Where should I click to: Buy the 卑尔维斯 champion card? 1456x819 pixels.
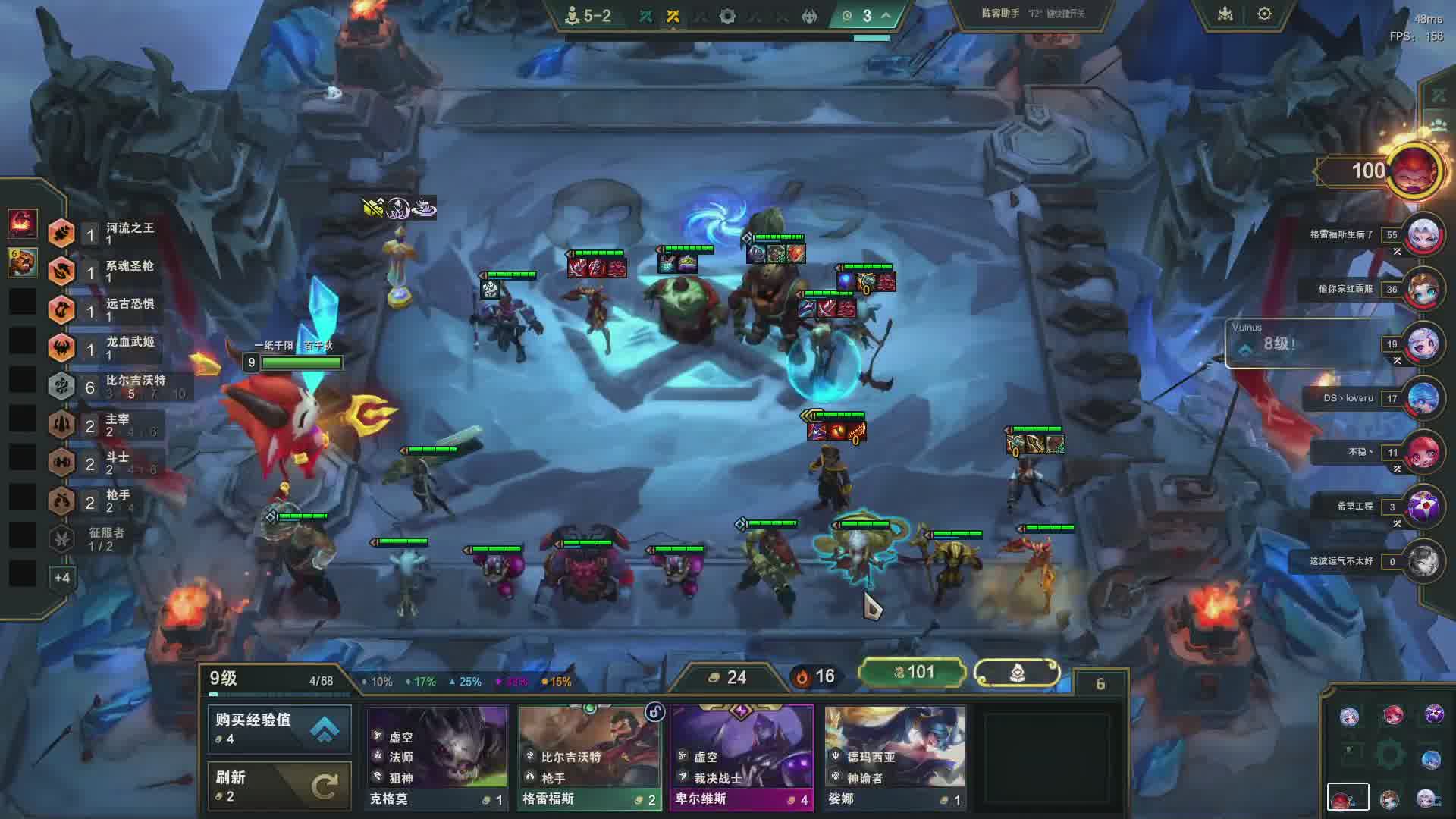point(741,757)
